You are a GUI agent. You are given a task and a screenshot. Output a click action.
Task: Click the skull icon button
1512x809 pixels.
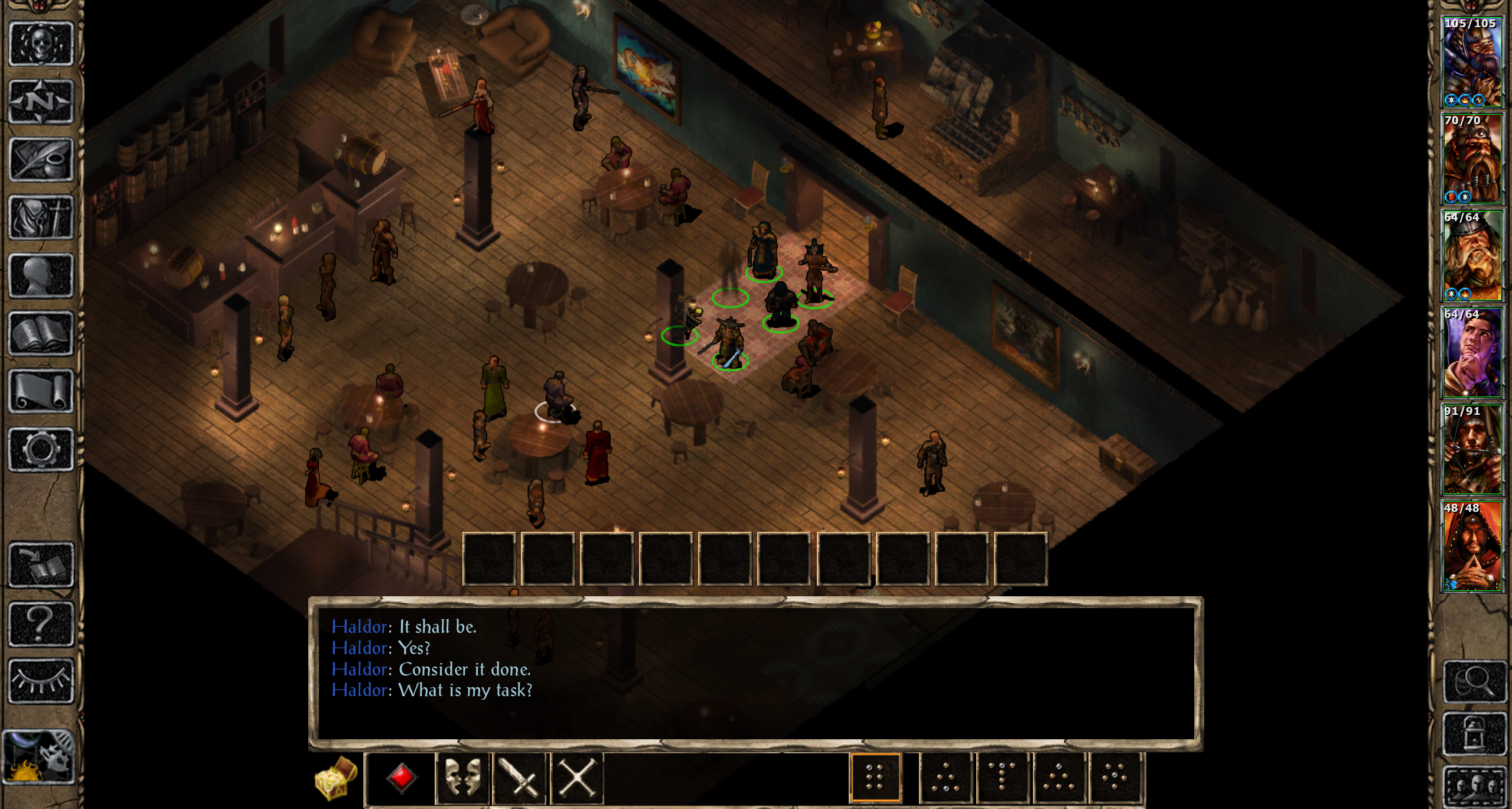point(41,44)
